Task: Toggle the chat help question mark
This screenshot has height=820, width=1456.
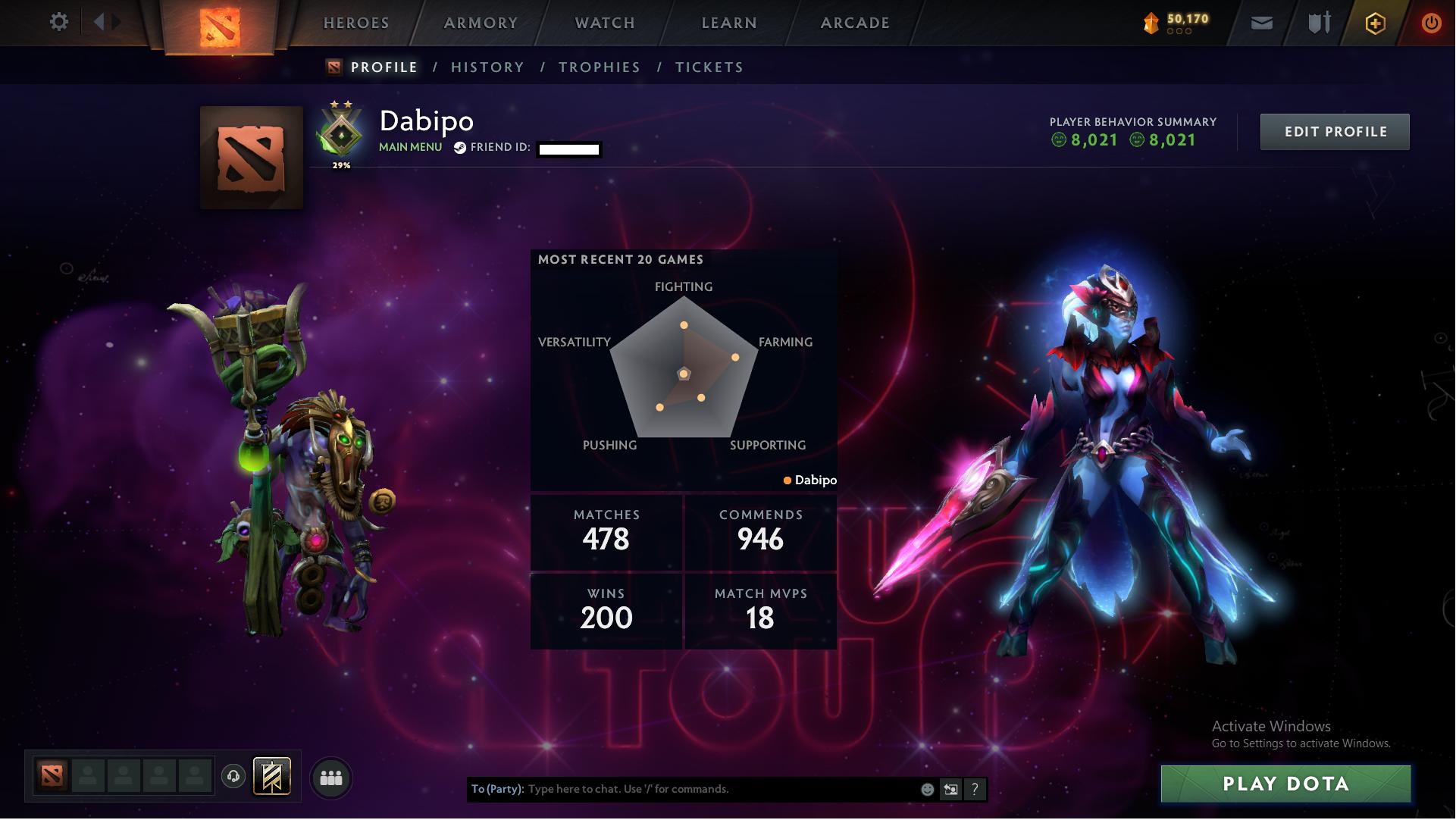Action: [x=975, y=788]
